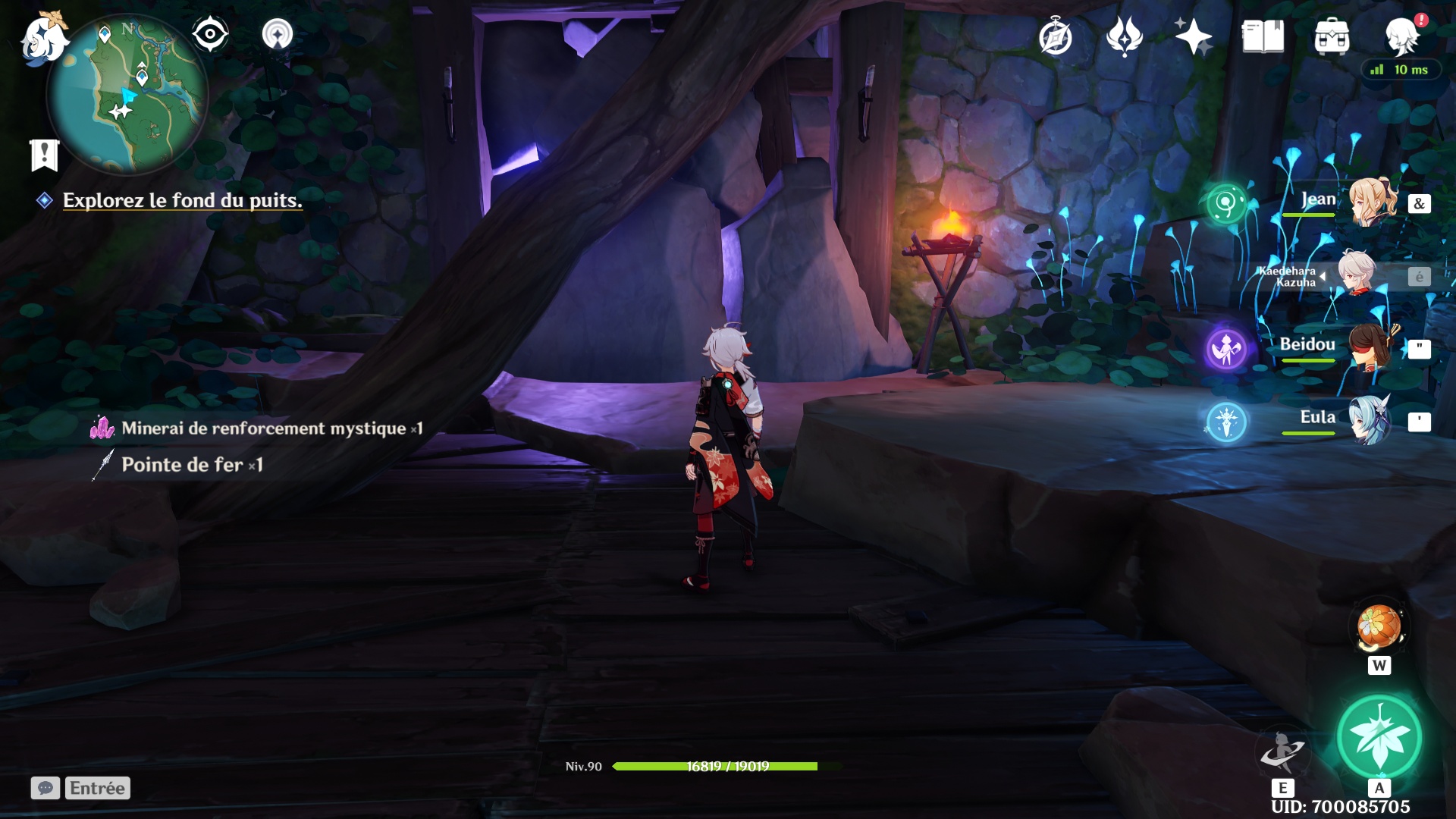The height and width of the screenshot is (819, 1456).
Task: Open the chat speech bubble
Action: pyautogui.click(x=45, y=788)
